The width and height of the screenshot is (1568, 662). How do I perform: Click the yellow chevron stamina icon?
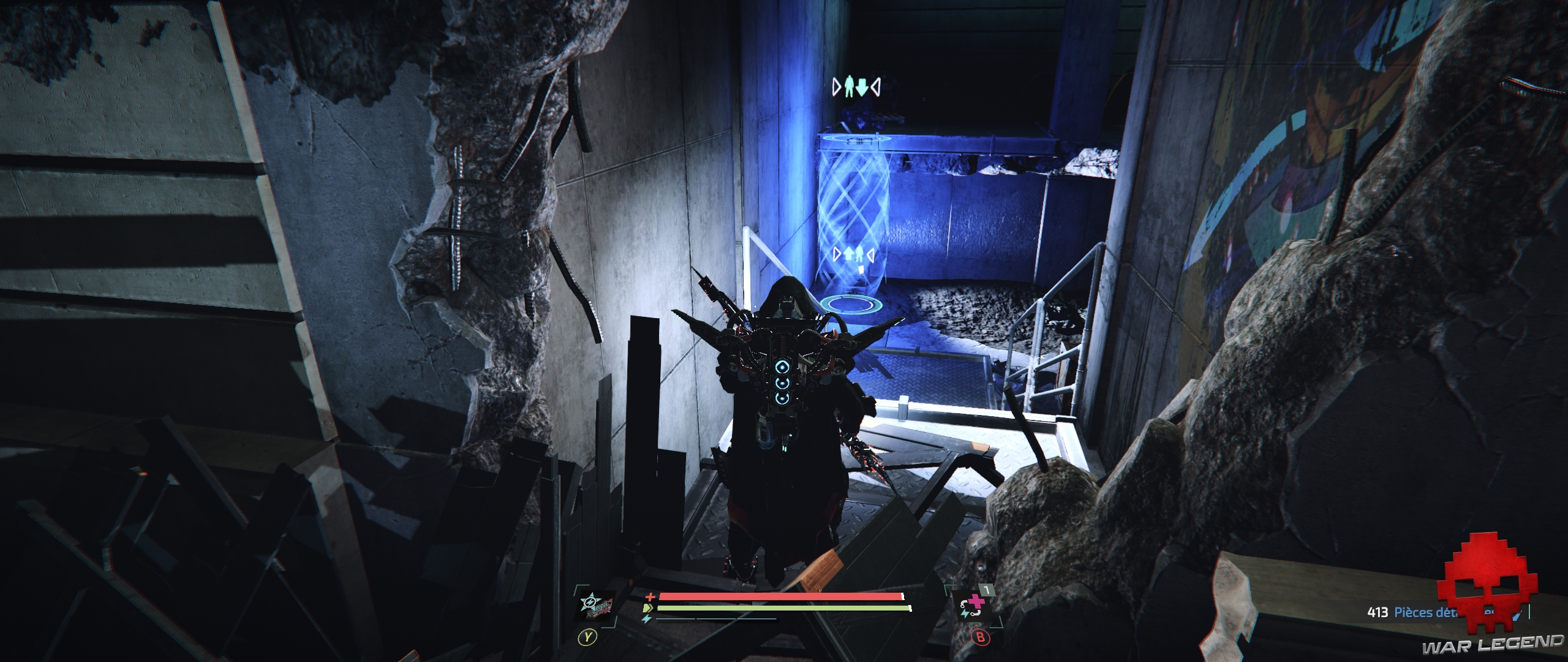[x=647, y=608]
